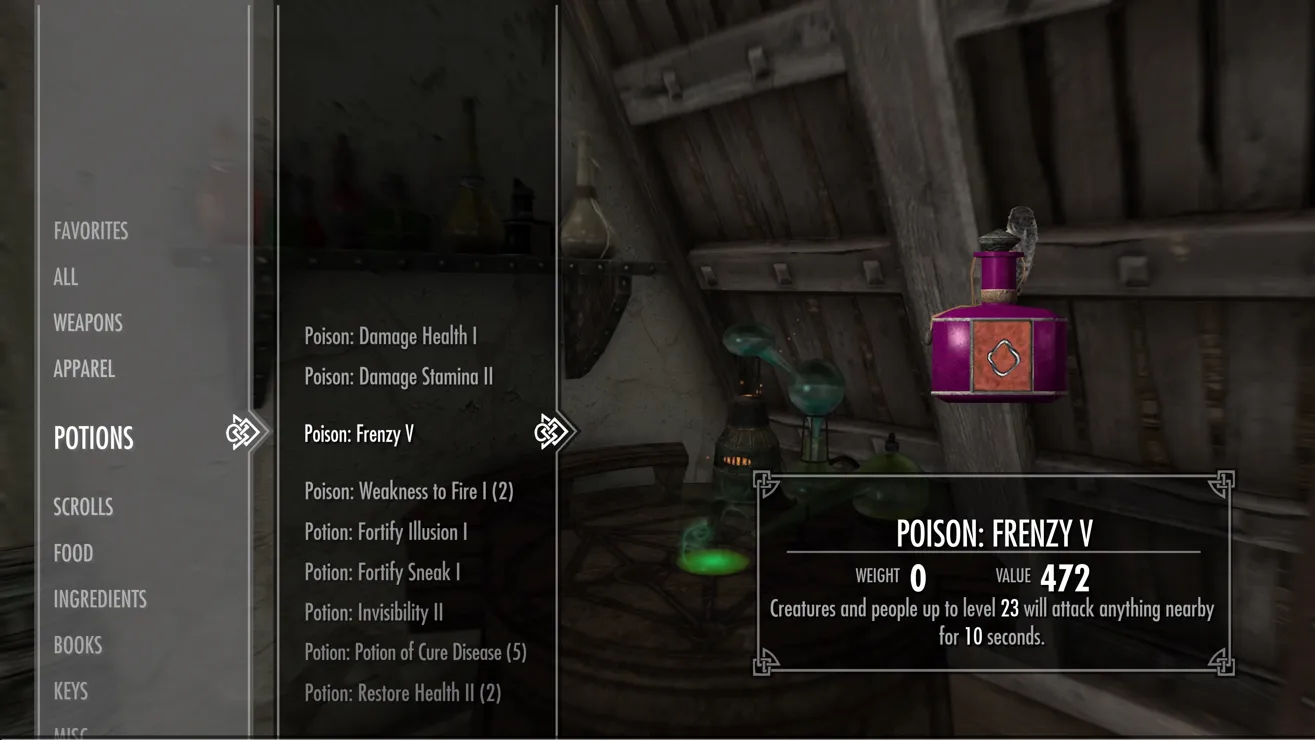Click Potion of Cure Disease in list
This screenshot has height=740, width=1315.
[x=416, y=652]
